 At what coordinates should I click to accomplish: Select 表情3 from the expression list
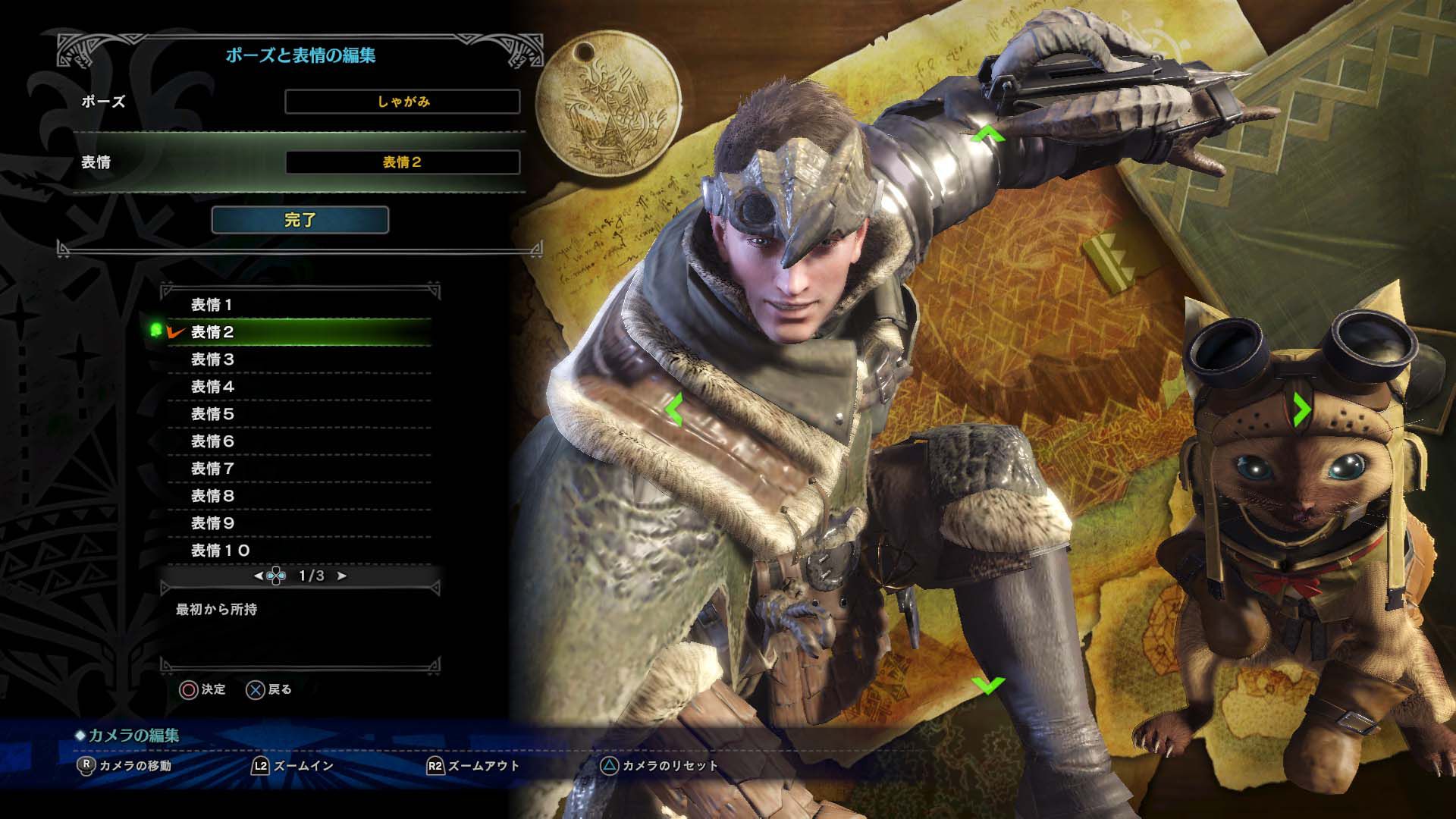tap(212, 359)
